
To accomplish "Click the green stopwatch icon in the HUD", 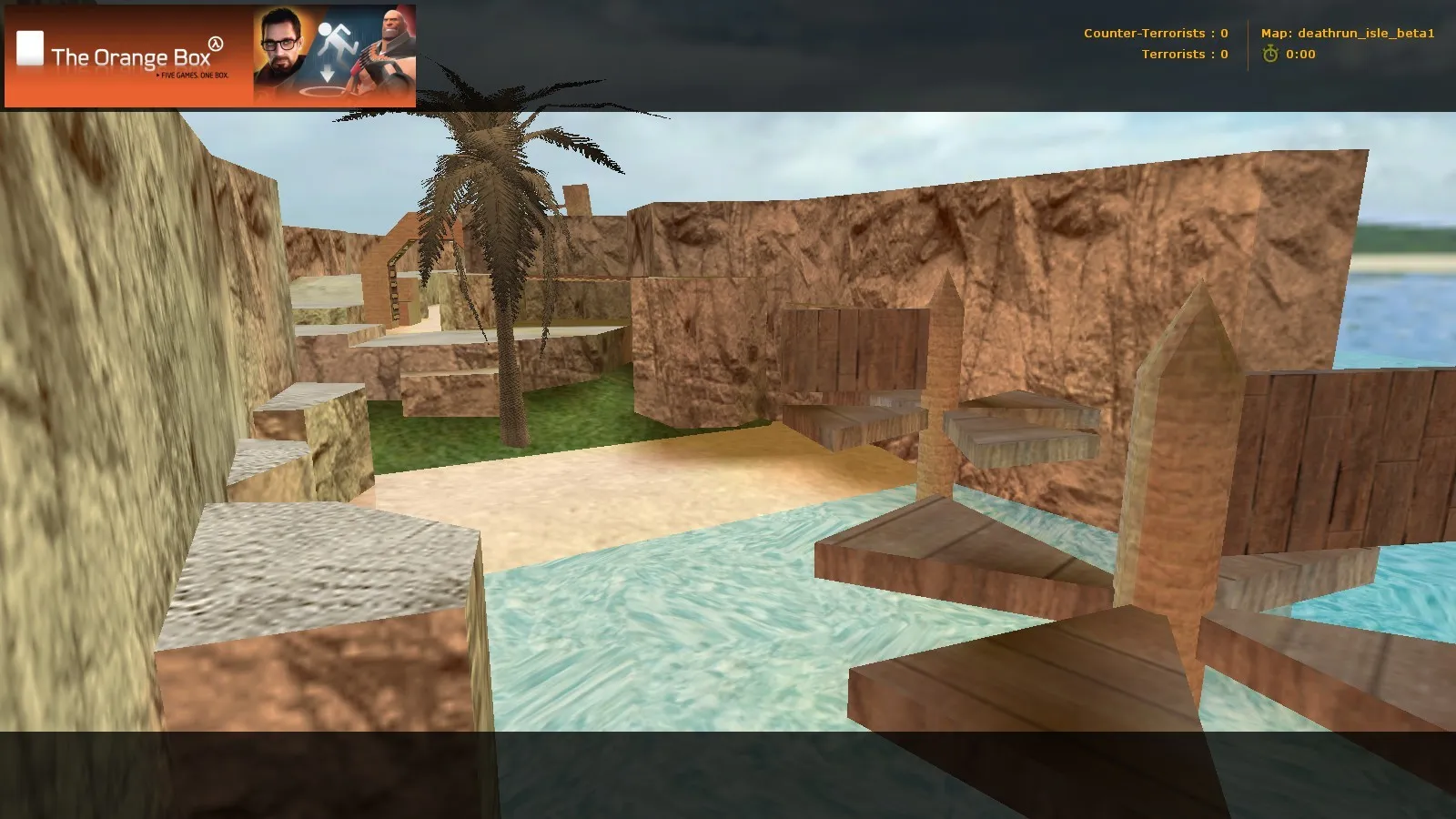I will tap(1270, 54).
